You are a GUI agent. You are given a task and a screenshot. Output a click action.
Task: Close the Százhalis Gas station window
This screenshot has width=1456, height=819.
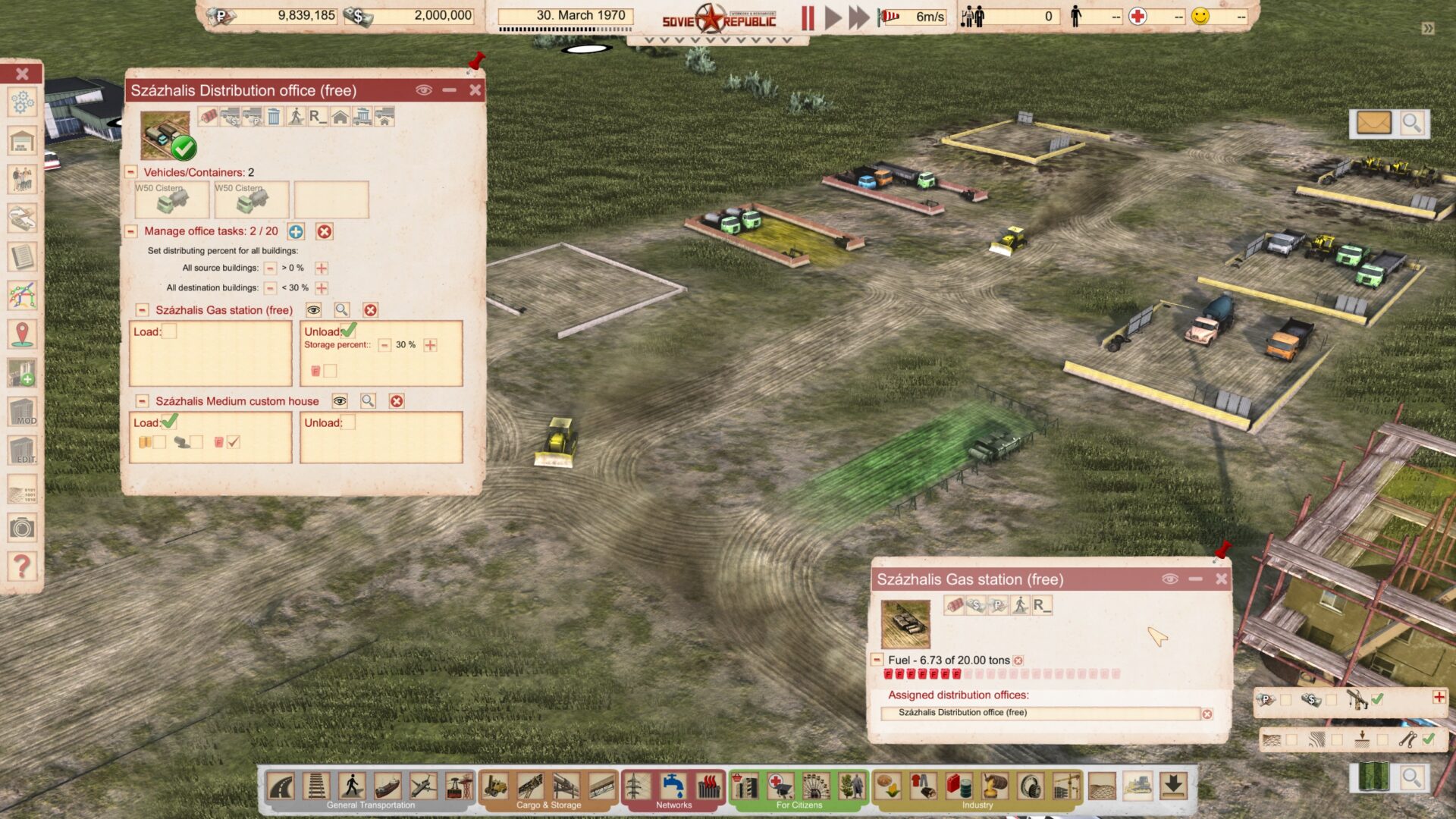pos(1221,579)
